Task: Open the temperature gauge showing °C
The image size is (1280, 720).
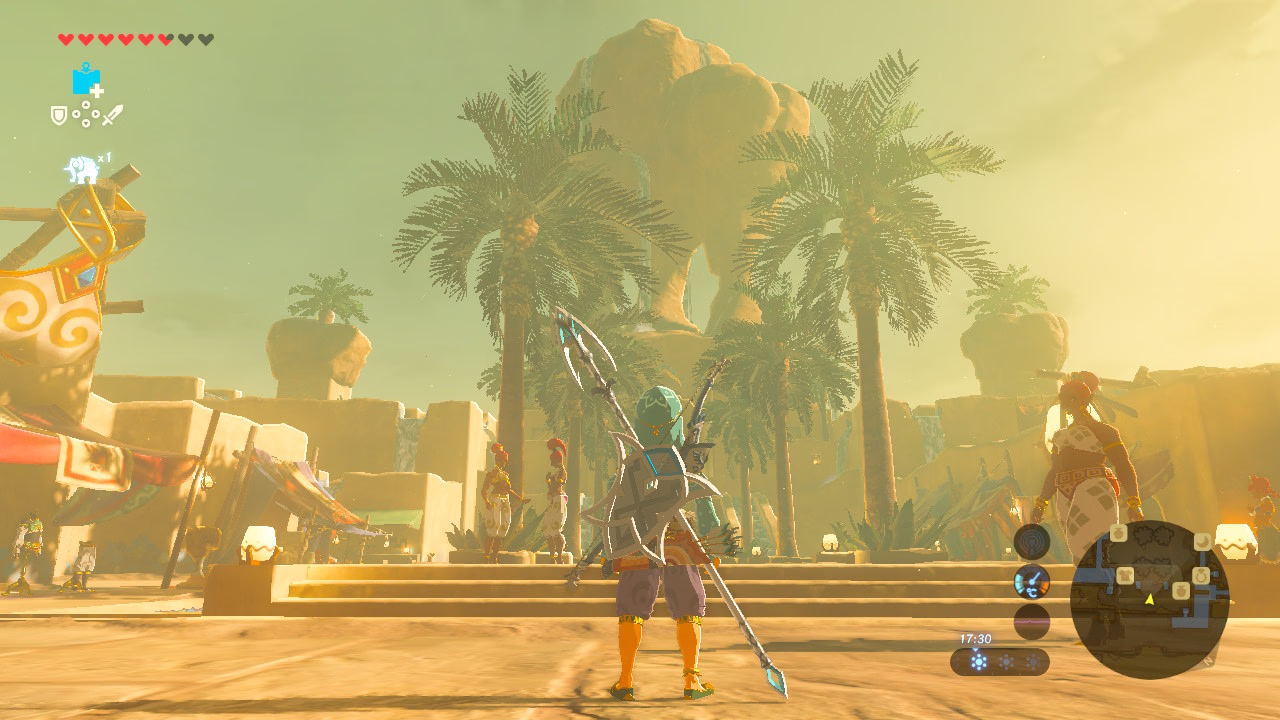Action: coord(1032,580)
